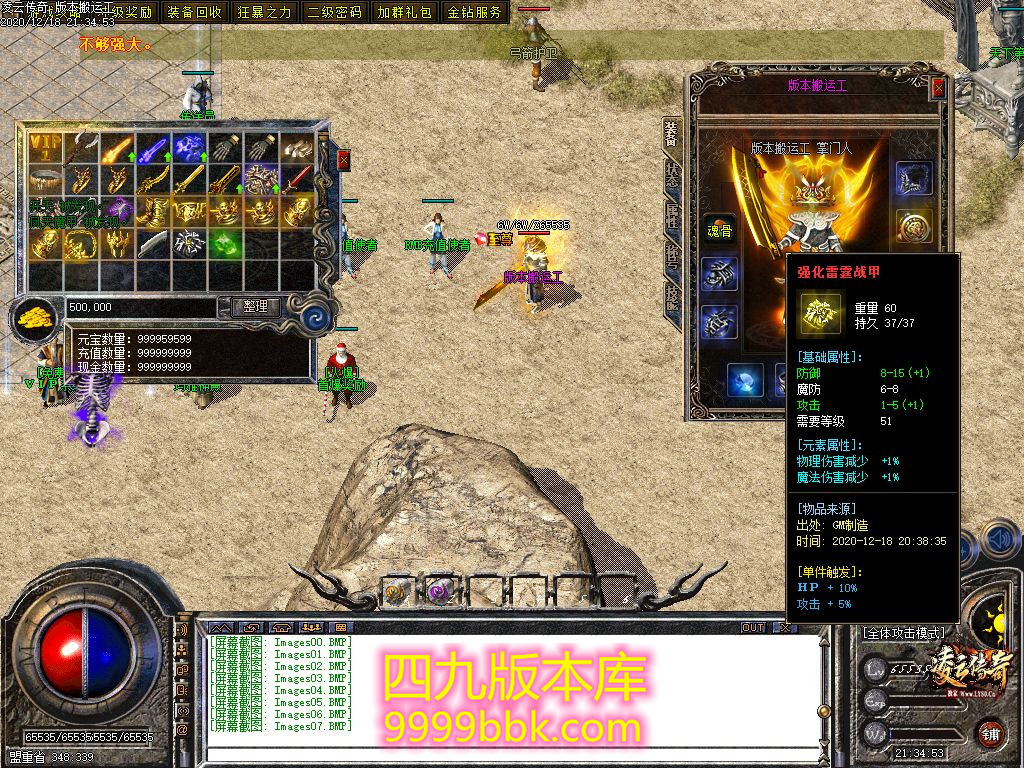This screenshot has height=768, width=1024.
Task: Click the 整理 sort button in bag
Action: (255, 307)
